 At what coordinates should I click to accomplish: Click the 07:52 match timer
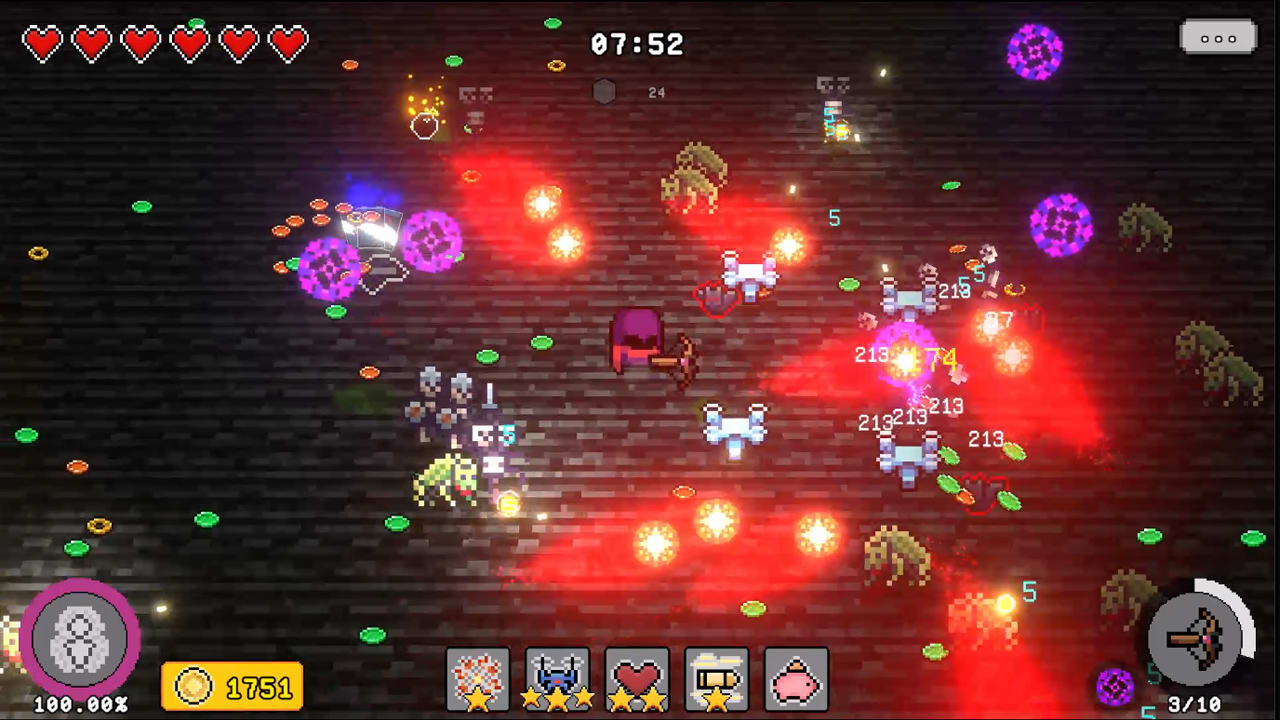[637, 44]
